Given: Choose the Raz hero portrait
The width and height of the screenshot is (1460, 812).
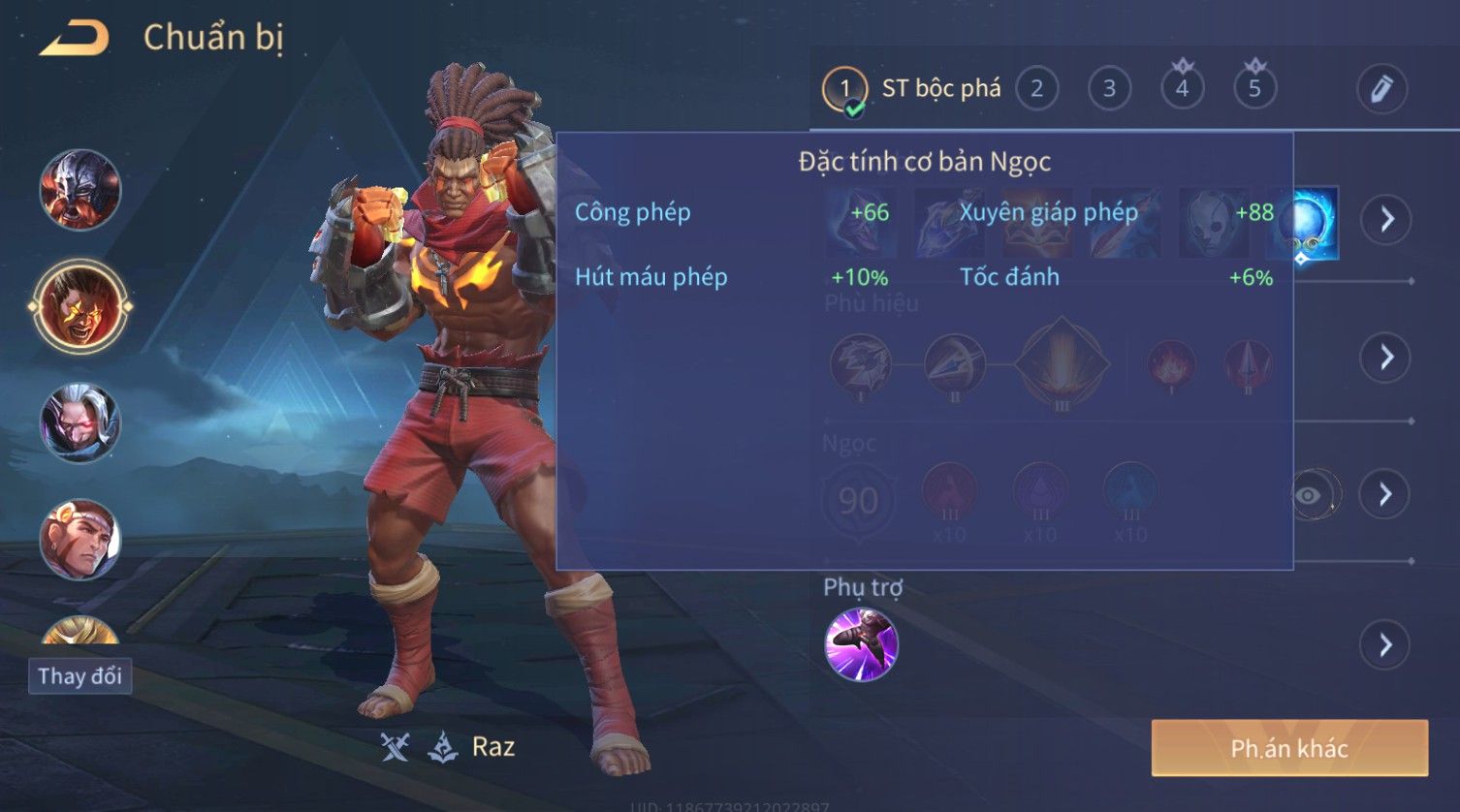Looking at the screenshot, I should coord(80,306).
